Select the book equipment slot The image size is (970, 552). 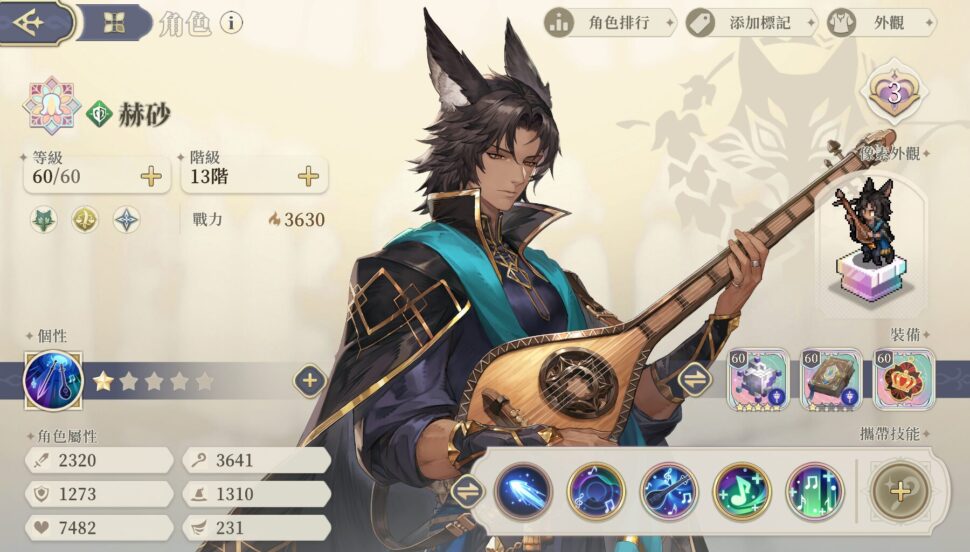tap(832, 379)
